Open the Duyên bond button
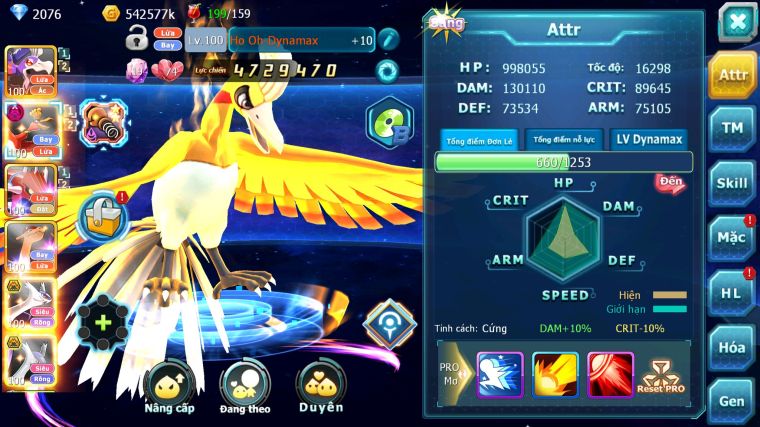 [x=321, y=388]
